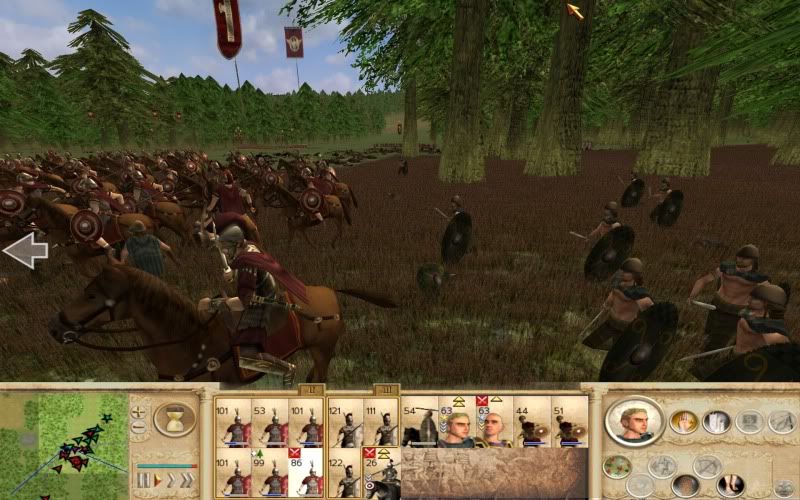Zoom out the minimap with minus button
The image size is (800, 500).
pos(139,428)
